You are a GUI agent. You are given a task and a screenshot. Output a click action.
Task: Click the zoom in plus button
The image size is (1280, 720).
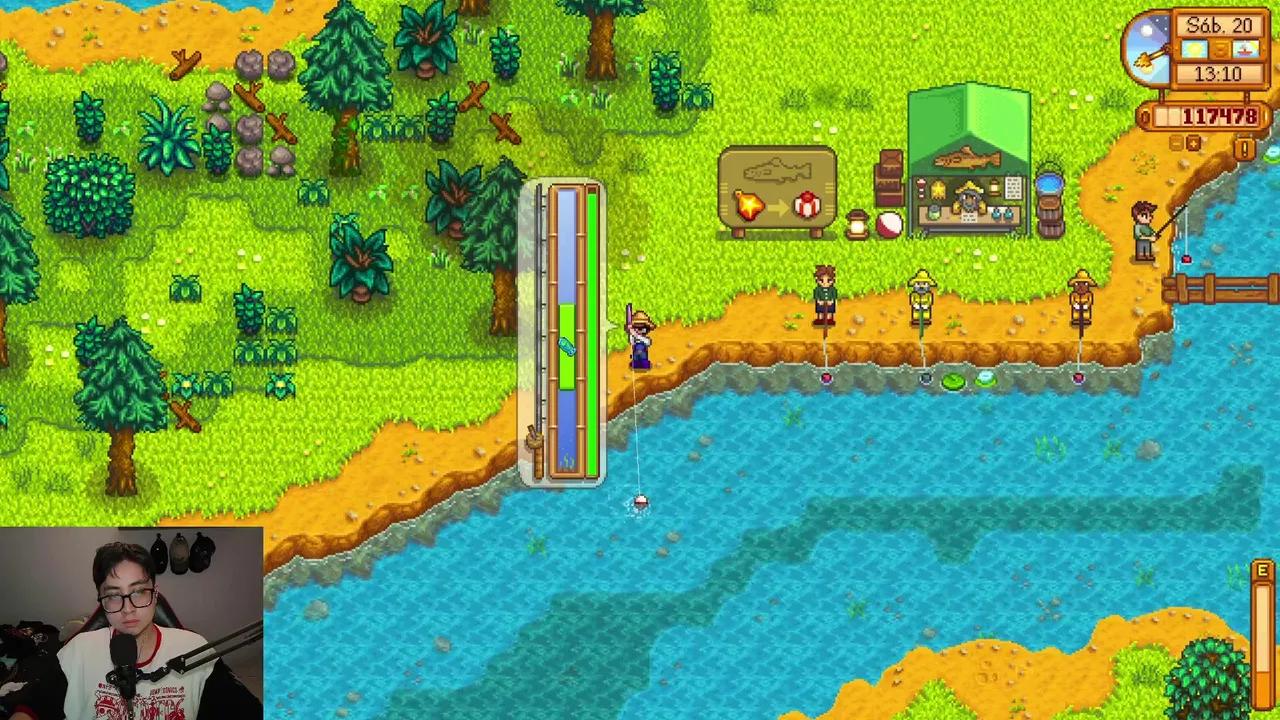tap(1193, 144)
